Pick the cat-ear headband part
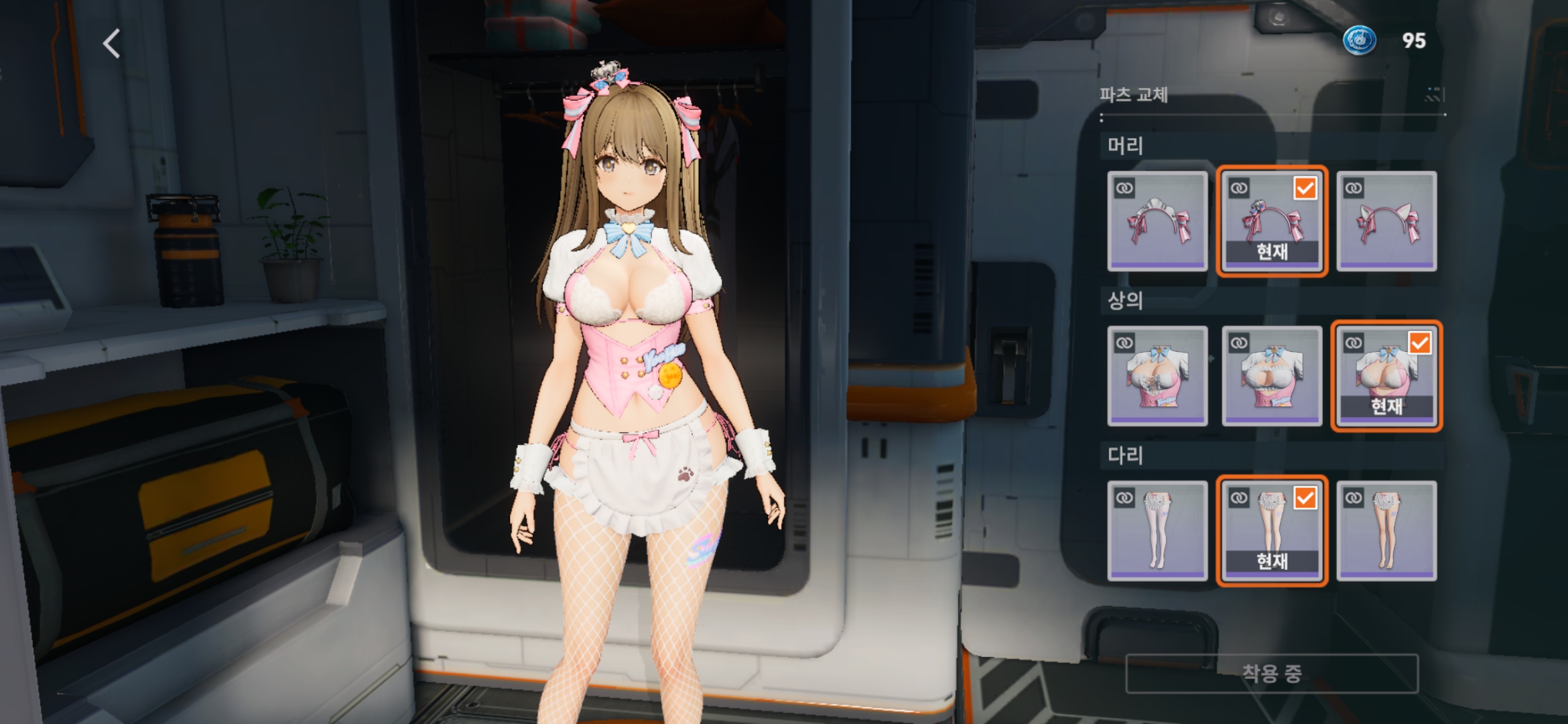Screen dimensions: 1568x724 (x=1386, y=221)
